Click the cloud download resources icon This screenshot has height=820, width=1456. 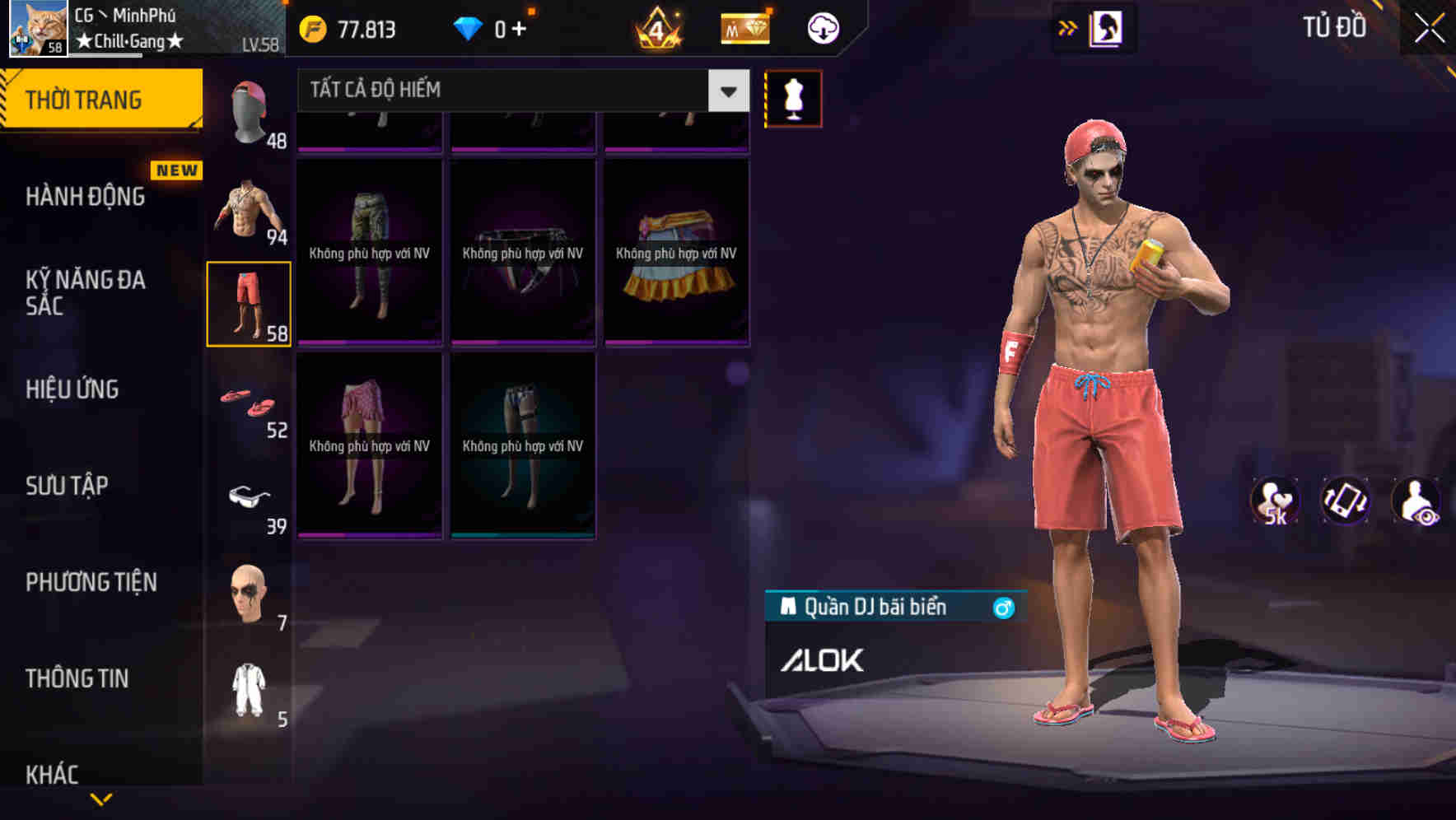point(821,27)
